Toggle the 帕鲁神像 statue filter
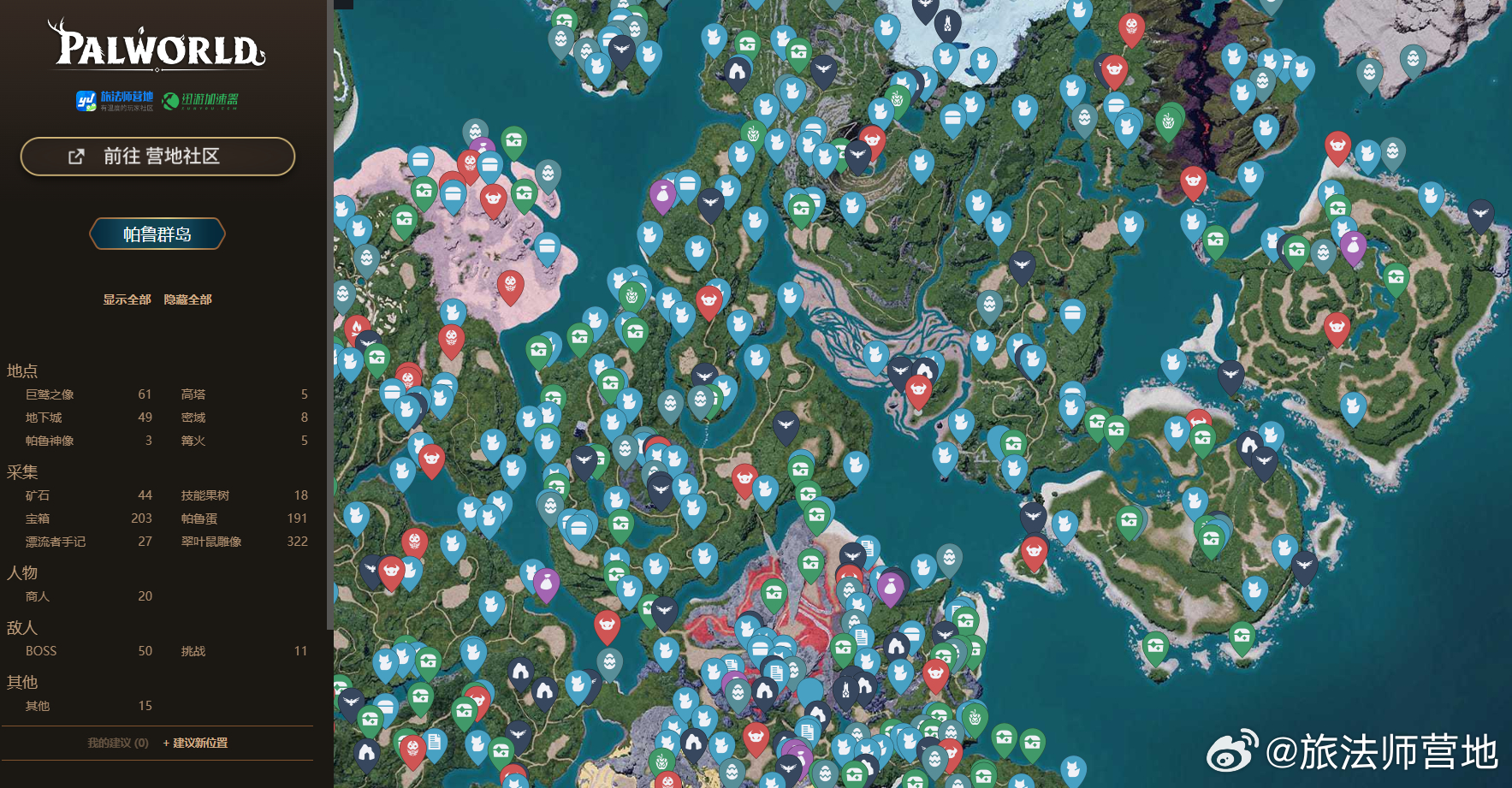Image resolution: width=1512 pixels, height=788 pixels. 50,441
